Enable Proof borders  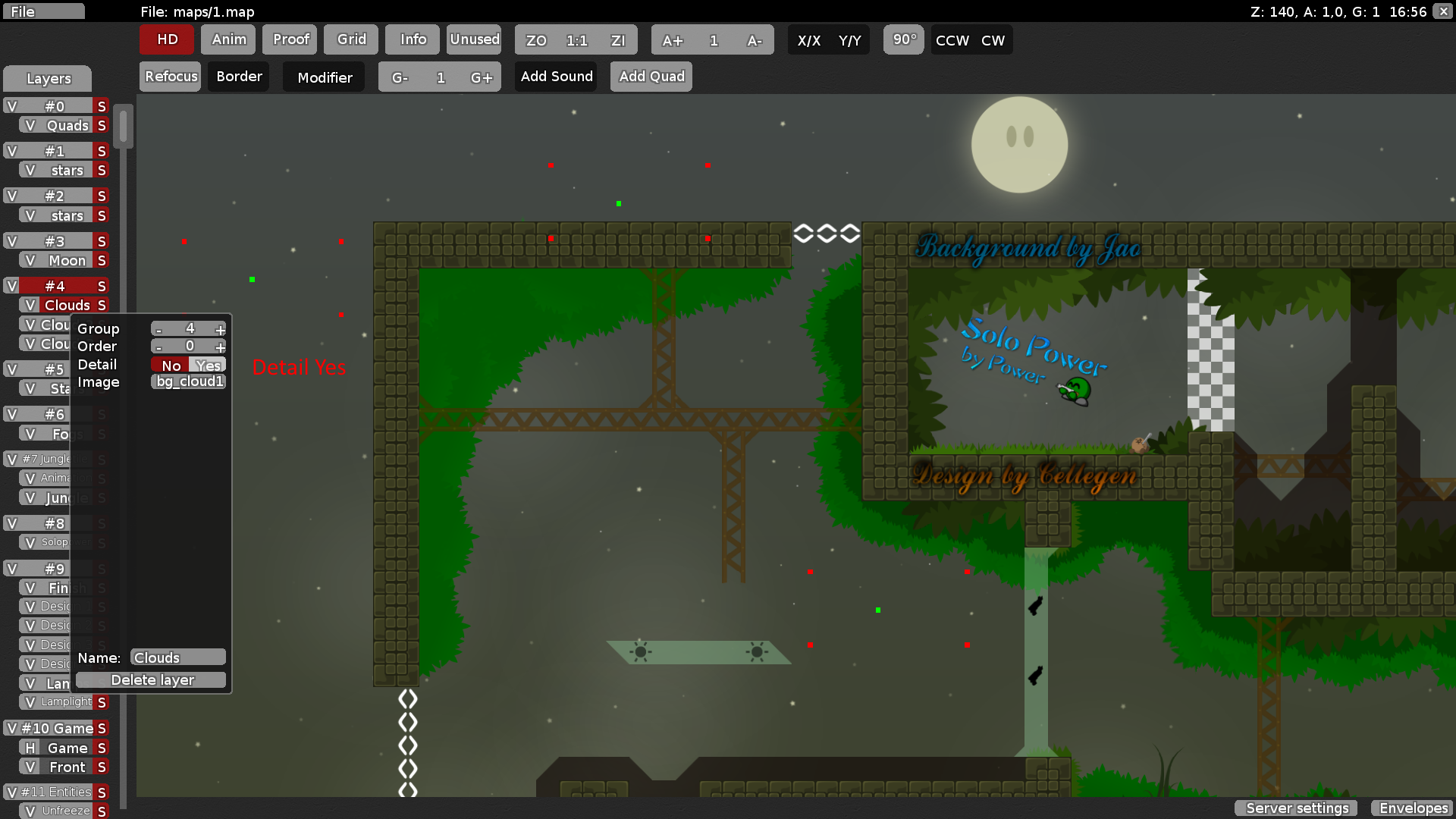[290, 39]
